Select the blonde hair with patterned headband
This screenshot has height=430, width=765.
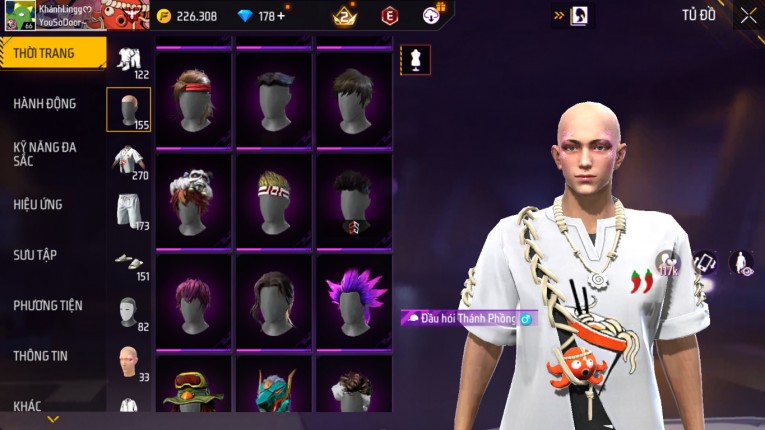coord(274,198)
